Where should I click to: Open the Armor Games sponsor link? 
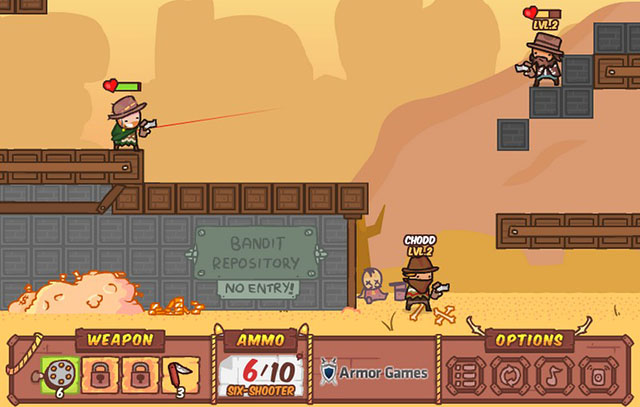pyautogui.click(x=375, y=373)
